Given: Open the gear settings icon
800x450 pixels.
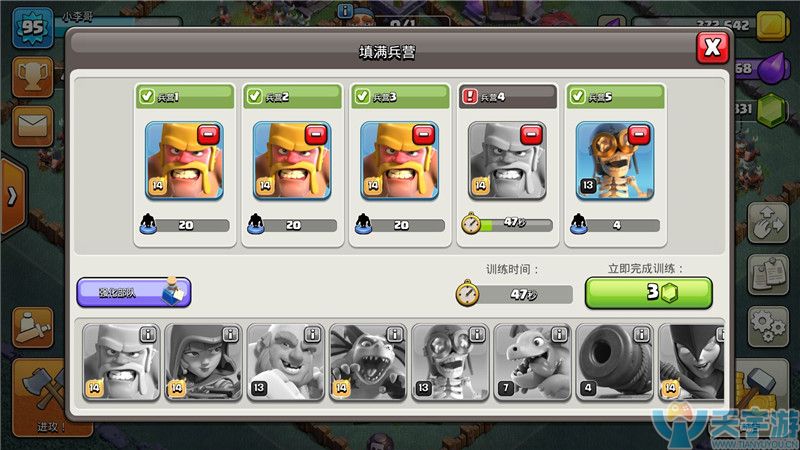Looking at the screenshot, I should coord(768,323).
